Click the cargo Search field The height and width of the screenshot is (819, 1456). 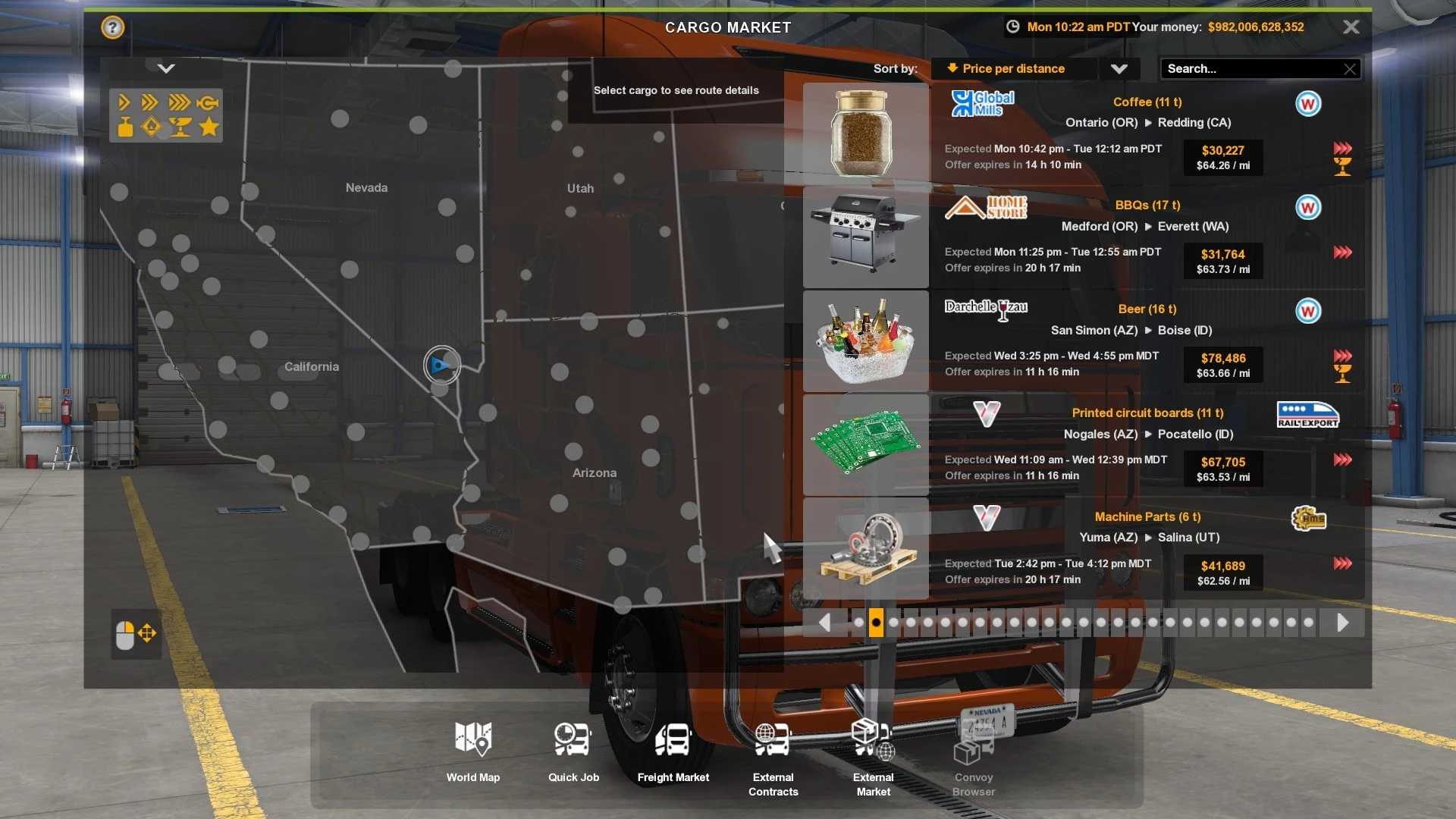[1251, 69]
